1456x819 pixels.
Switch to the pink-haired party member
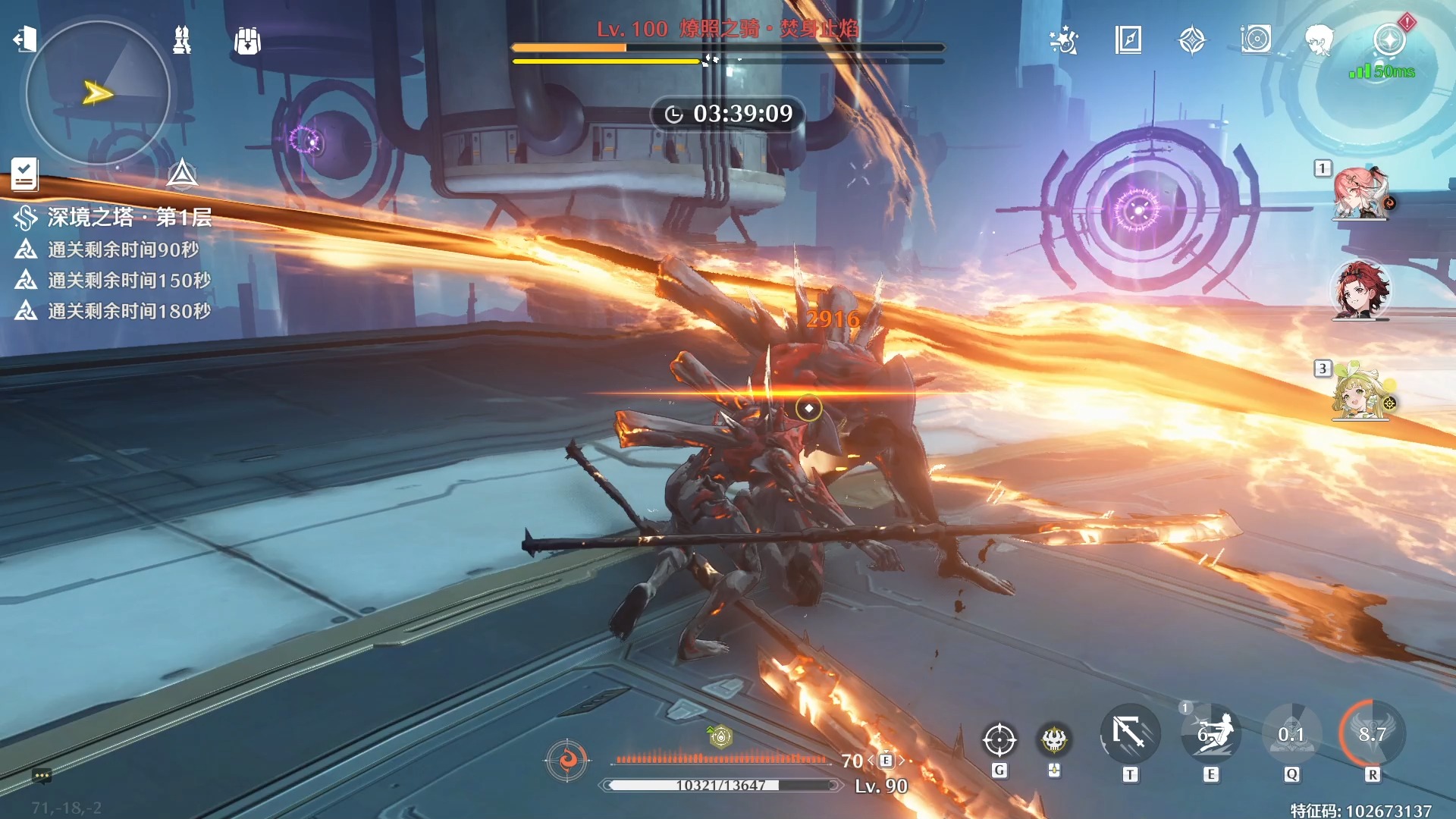coord(1360,193)
